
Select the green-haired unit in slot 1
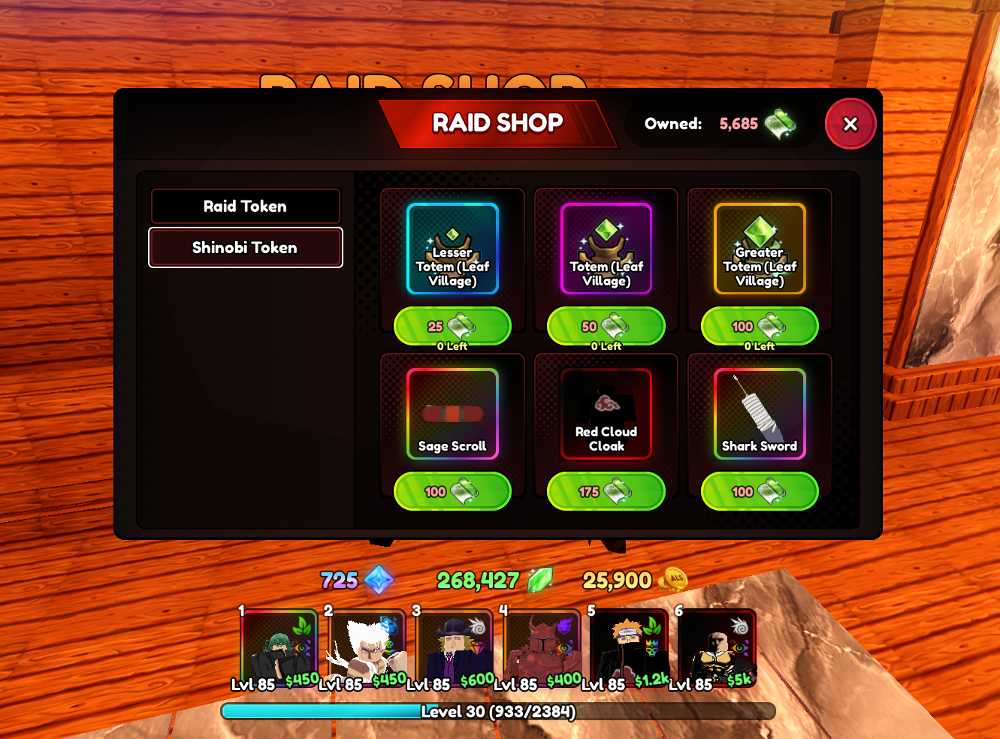point(279,647)
